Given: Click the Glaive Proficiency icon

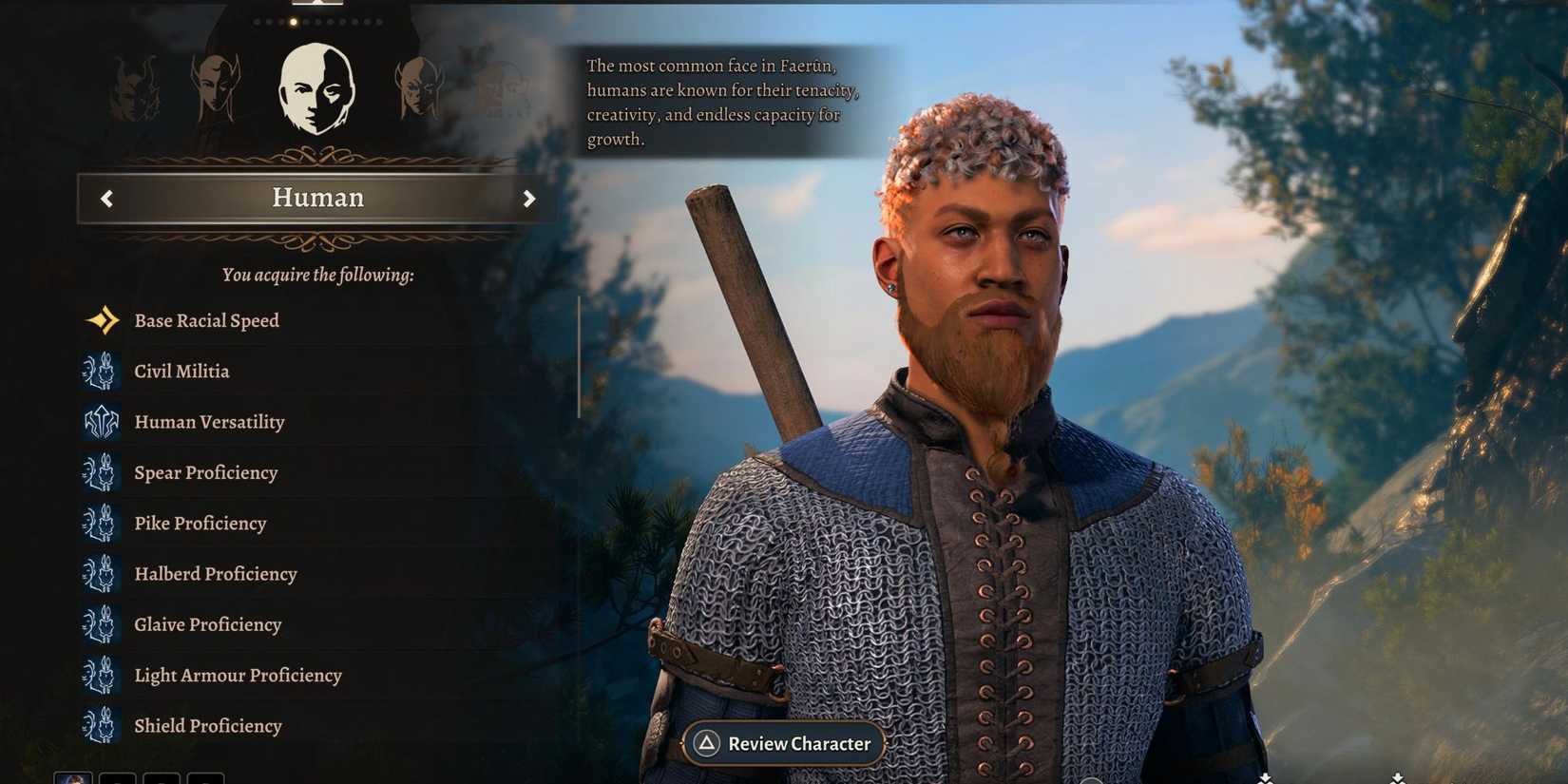Looking at the screenshot, I should pyautogui.click(x=100, y=624).
